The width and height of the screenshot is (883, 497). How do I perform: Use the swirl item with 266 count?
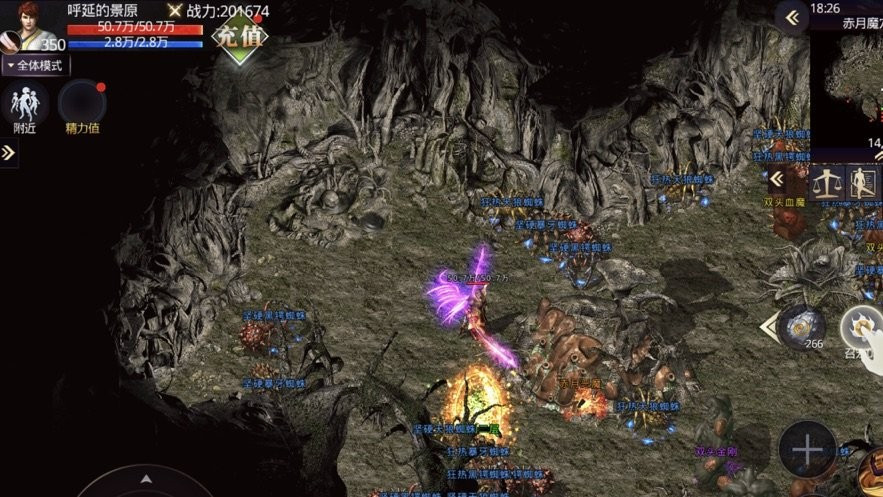[x=800, y=325]
